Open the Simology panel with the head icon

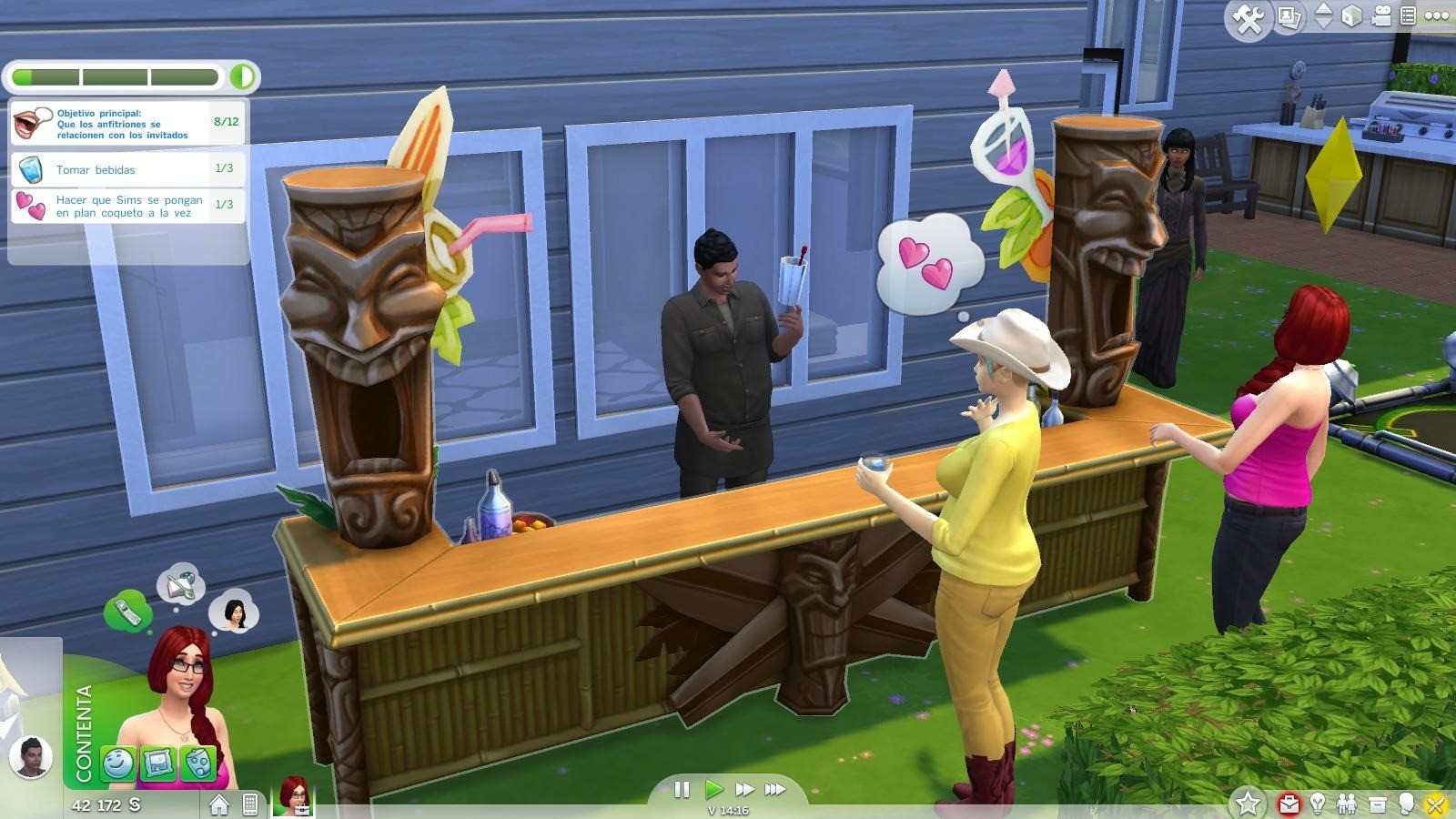1406,803
